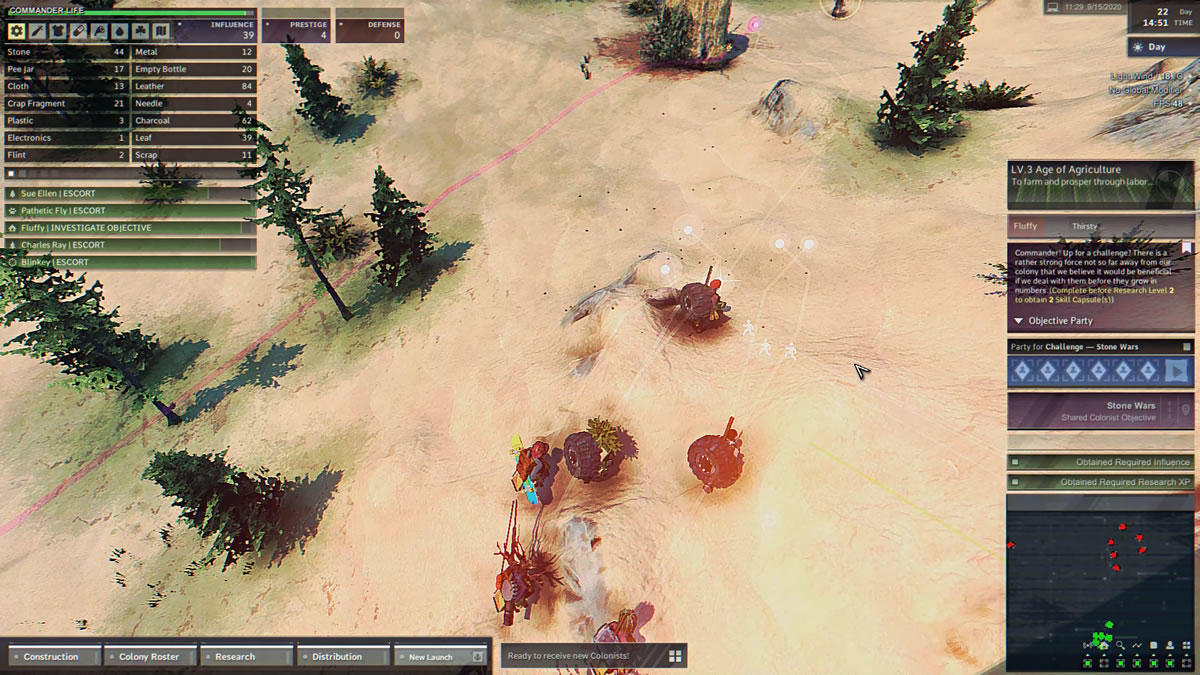Viewport: 1200px width, 675px height.
Task: Open the Research menu
Action: coord(246,656)
